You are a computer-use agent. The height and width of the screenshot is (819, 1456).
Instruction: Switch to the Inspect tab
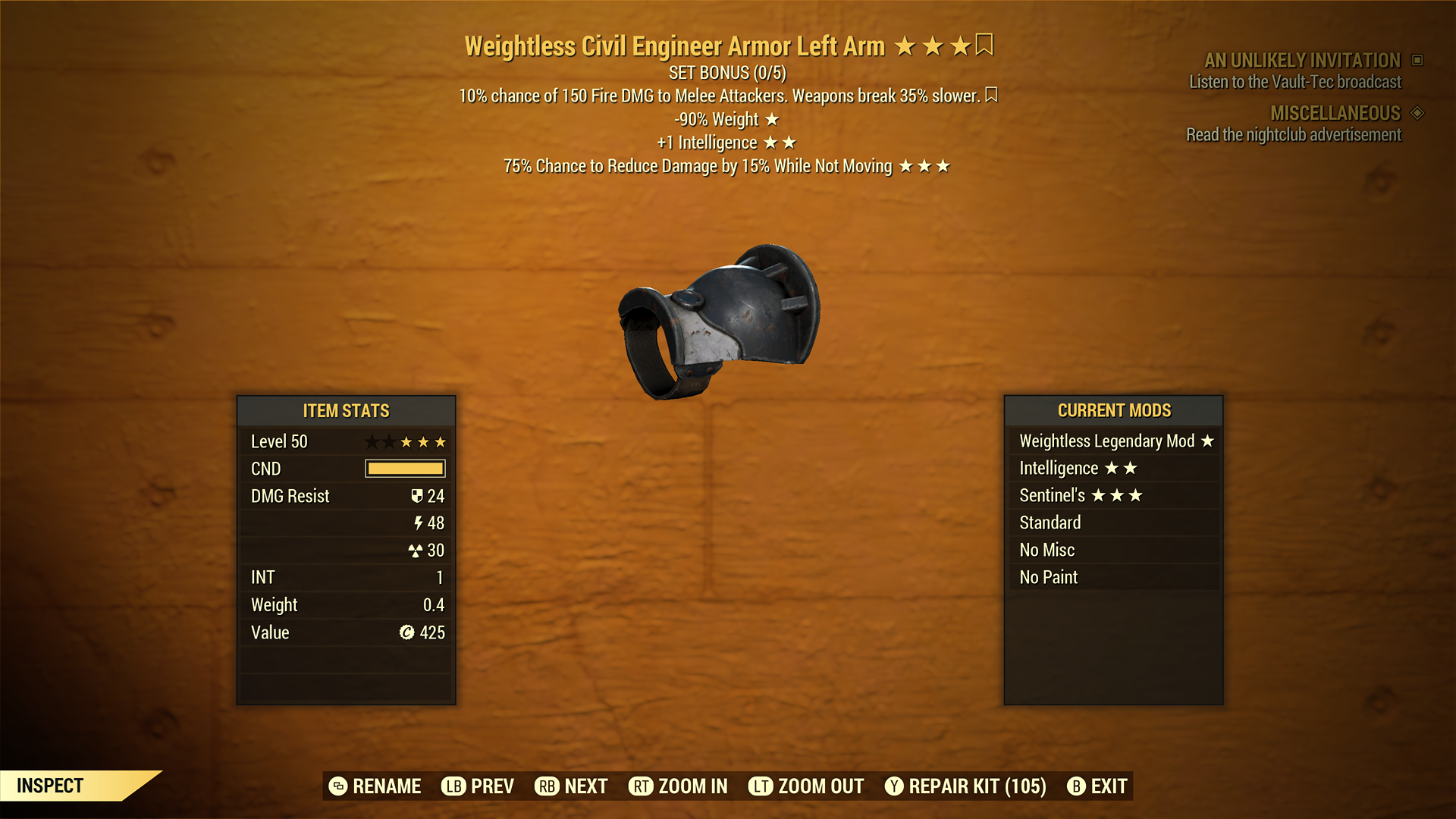51,786
